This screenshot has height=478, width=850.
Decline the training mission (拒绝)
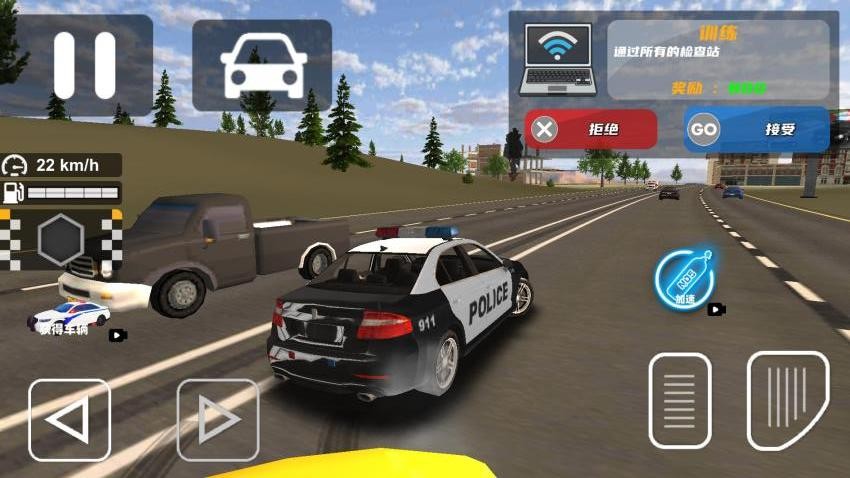pos(592,129)
